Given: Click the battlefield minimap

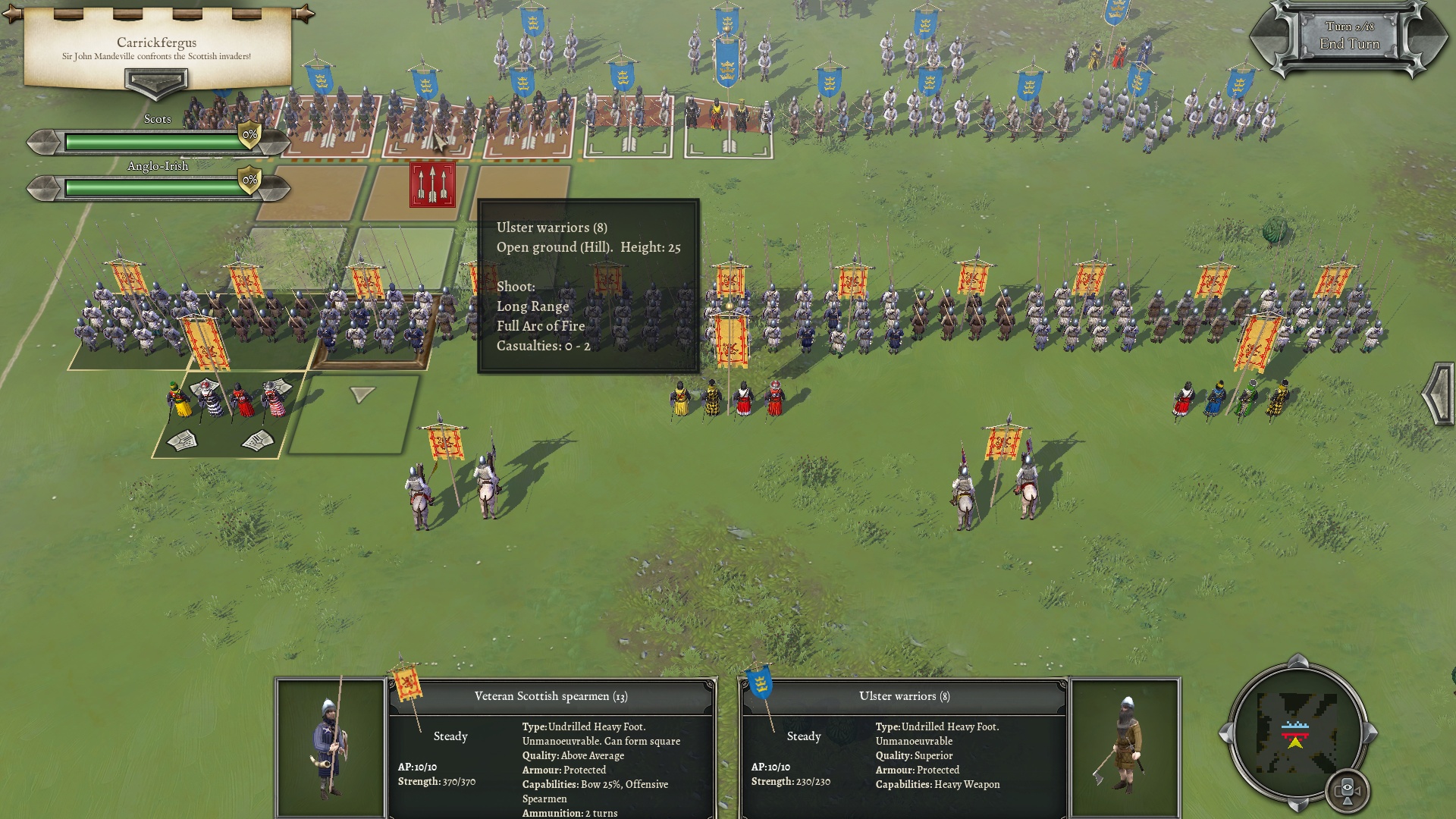Looking at the screenshot, I should pyautogui.click(x=1296, y=733).
